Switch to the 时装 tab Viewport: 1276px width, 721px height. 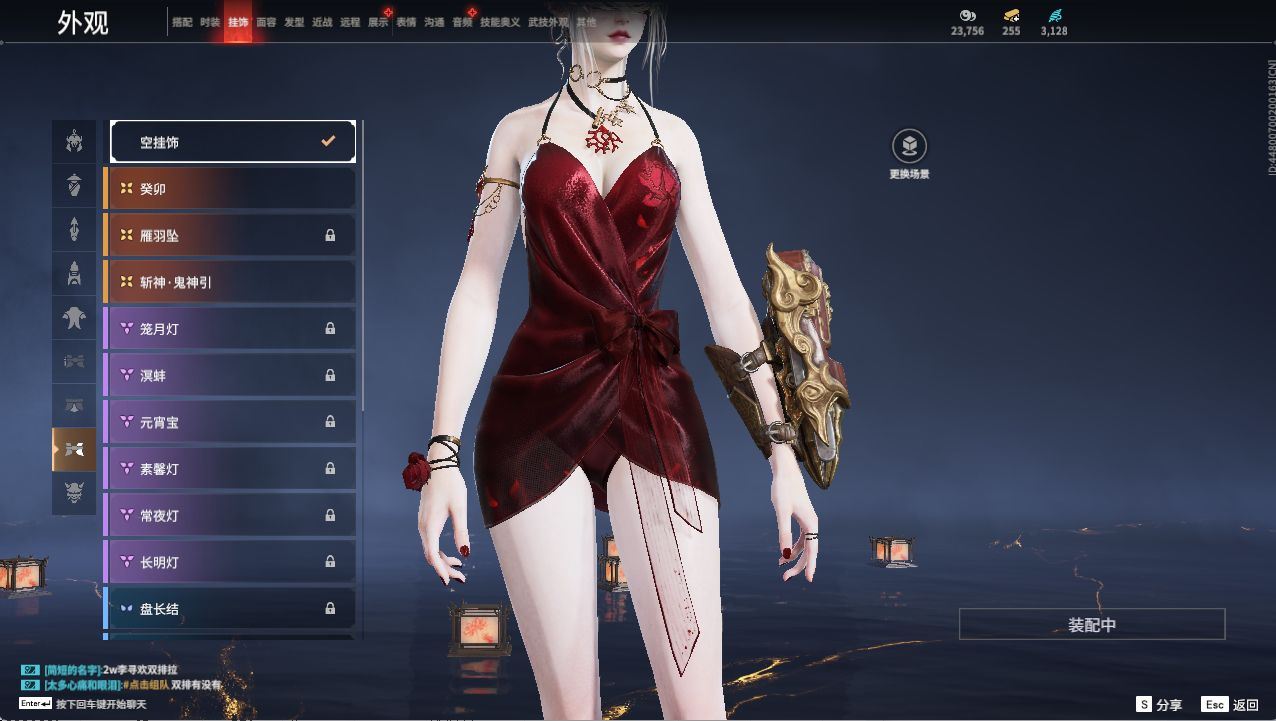point(210,22)
